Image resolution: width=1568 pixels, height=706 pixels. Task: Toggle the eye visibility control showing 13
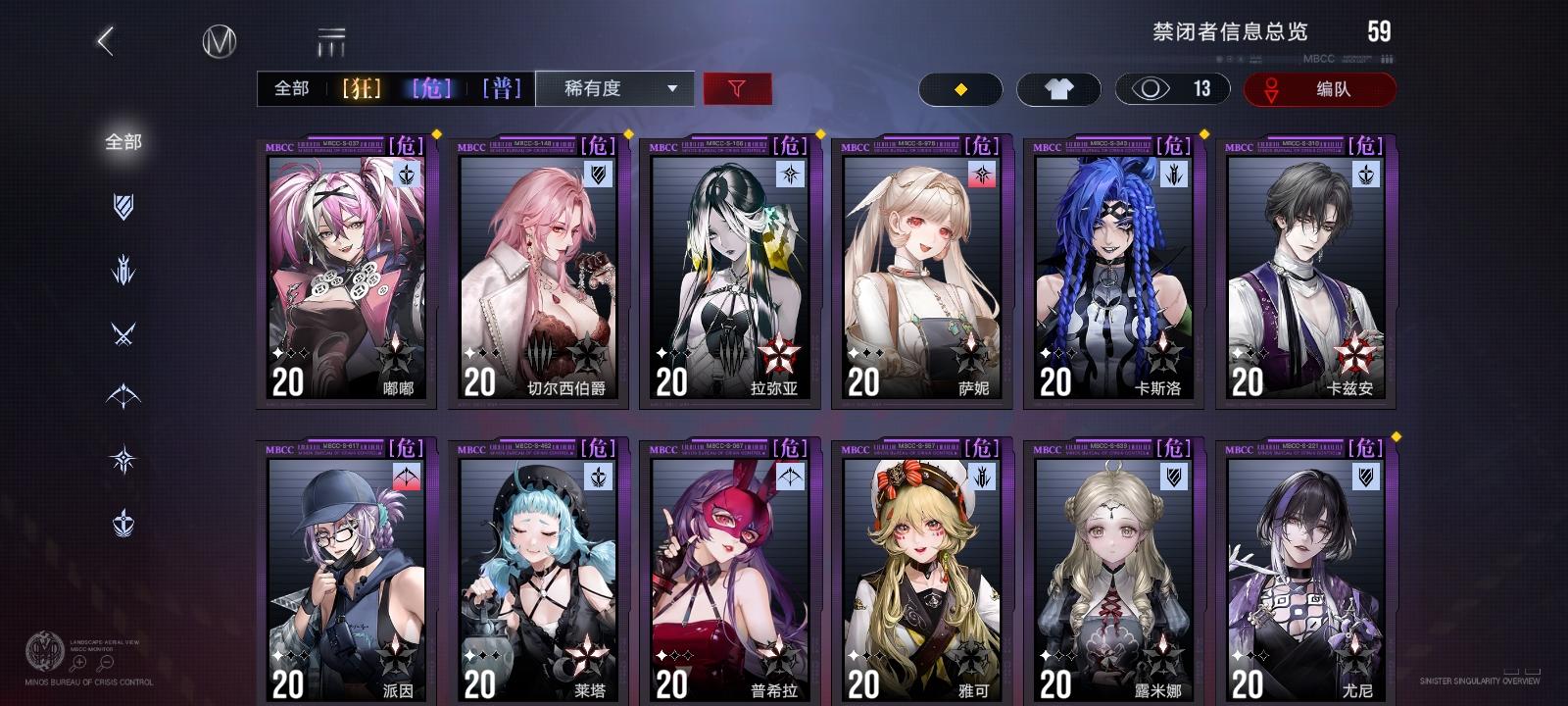point(1172,88)
